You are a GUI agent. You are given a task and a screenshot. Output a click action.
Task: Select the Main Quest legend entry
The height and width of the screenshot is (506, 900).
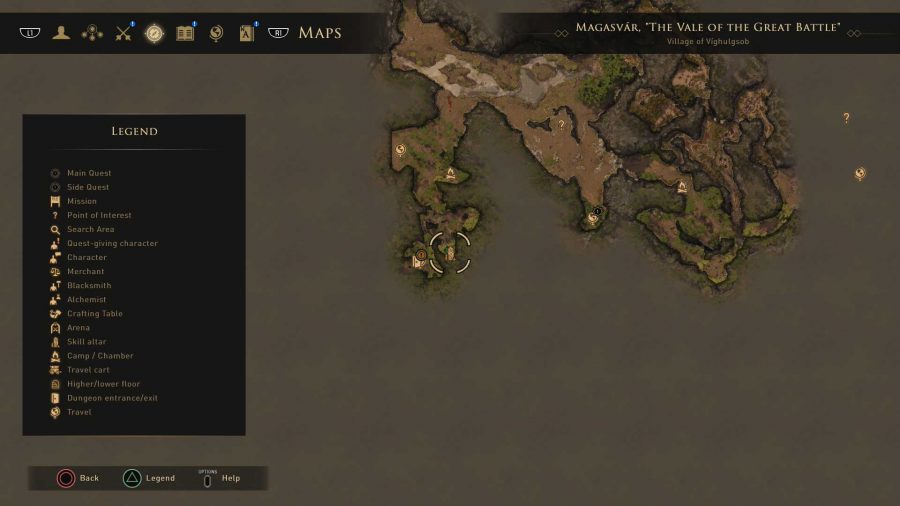[89, 173]
